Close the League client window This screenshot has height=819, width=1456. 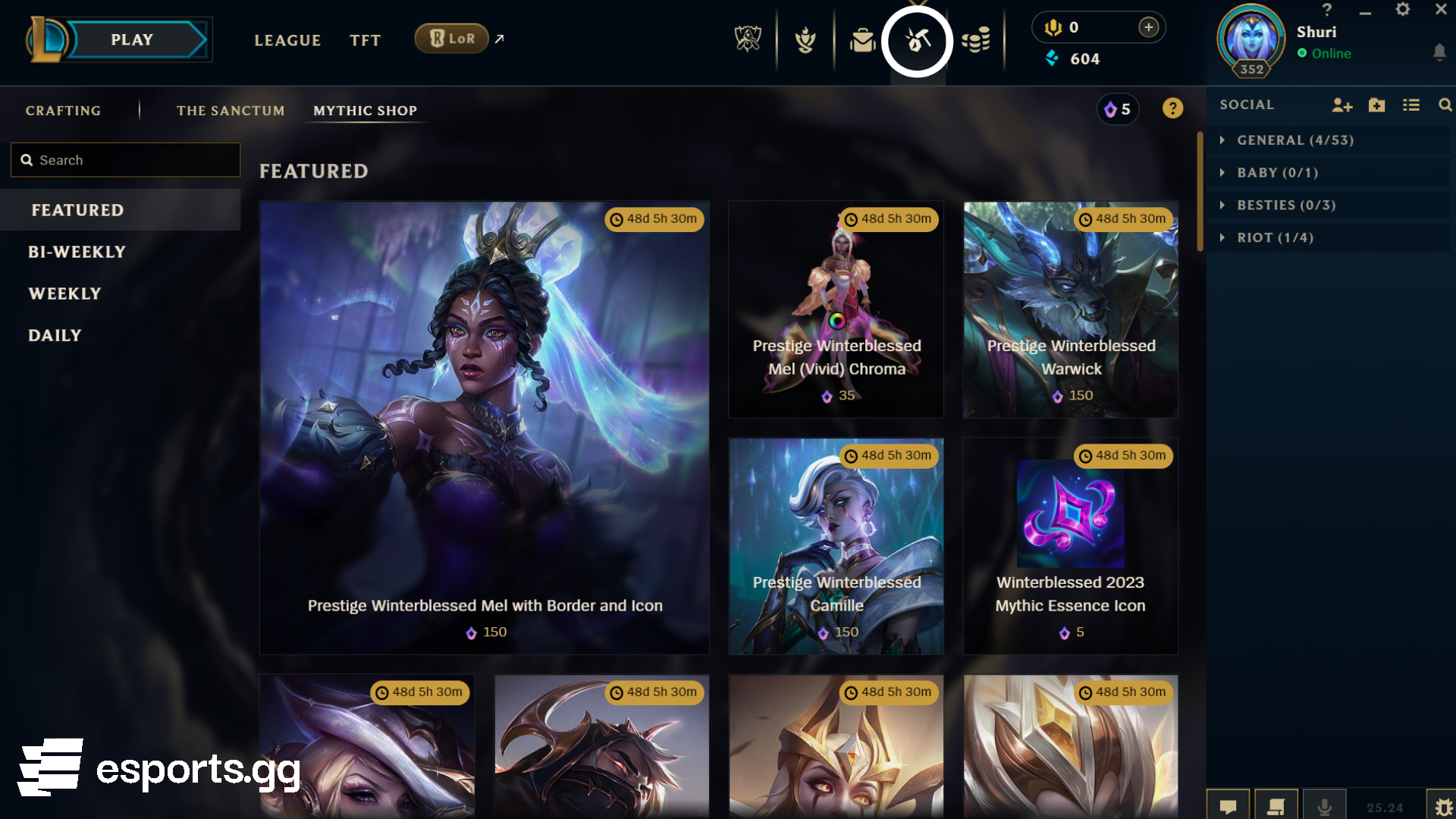click(1441, 10)
